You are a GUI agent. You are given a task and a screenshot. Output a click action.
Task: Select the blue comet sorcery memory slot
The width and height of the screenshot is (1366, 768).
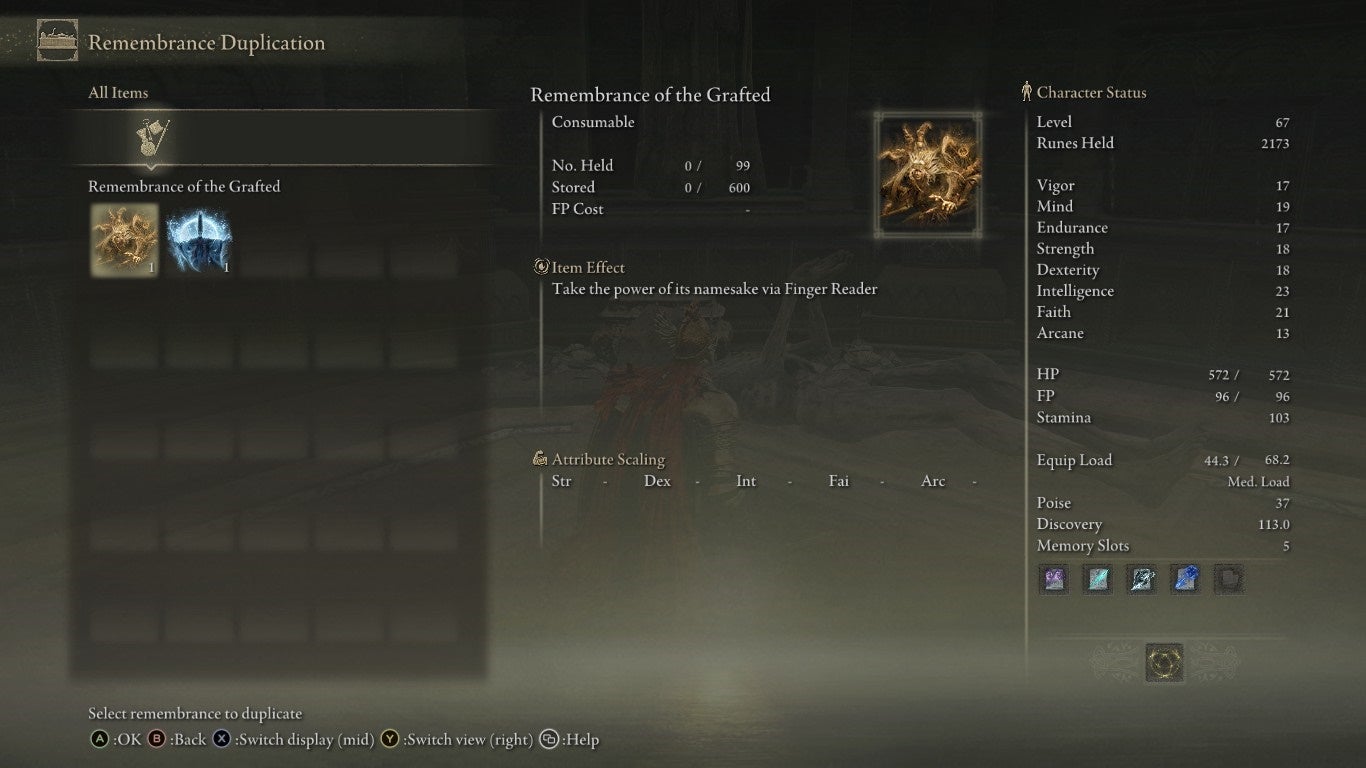click(x=1185, y=579)
